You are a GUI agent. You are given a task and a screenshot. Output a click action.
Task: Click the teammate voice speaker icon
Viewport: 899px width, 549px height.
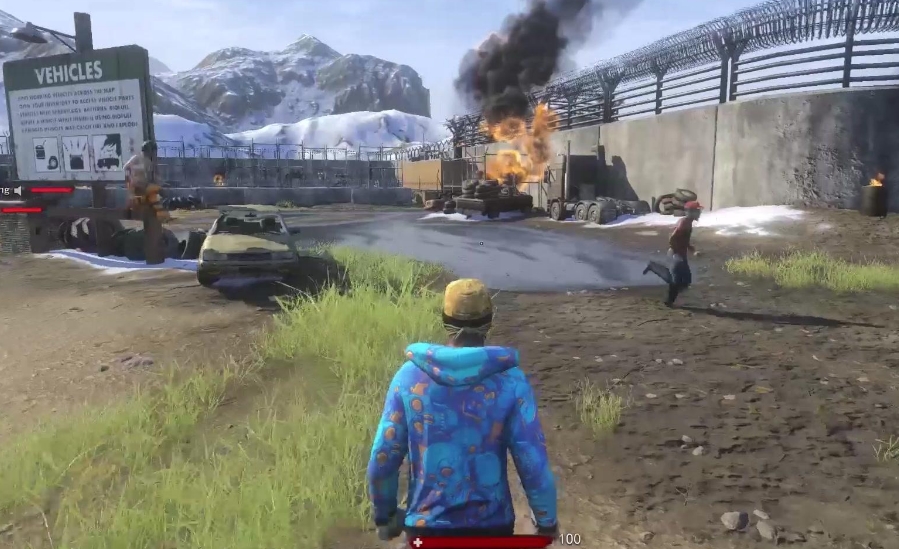(19, 190)
